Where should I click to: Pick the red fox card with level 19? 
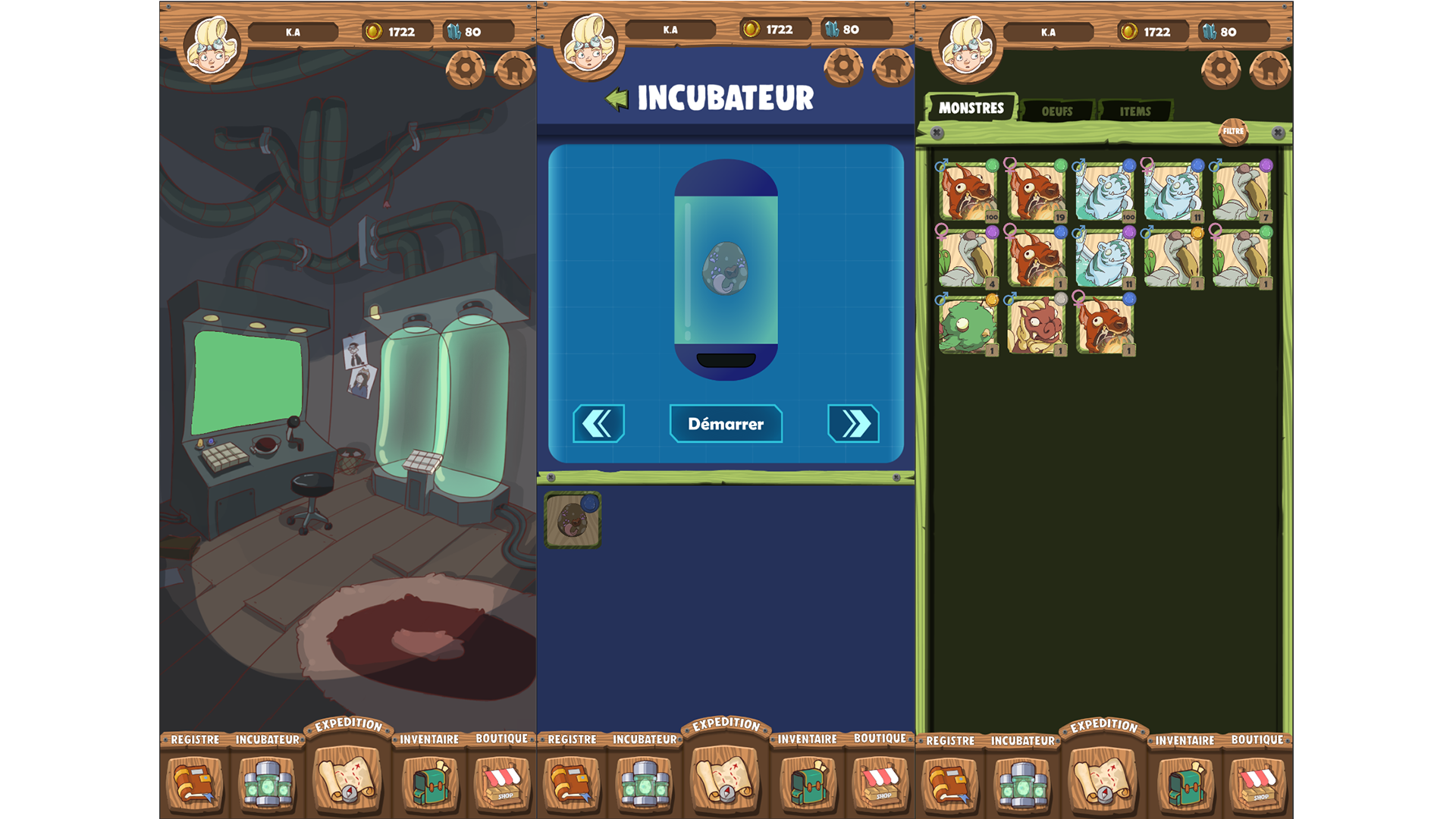[1036, 192]
